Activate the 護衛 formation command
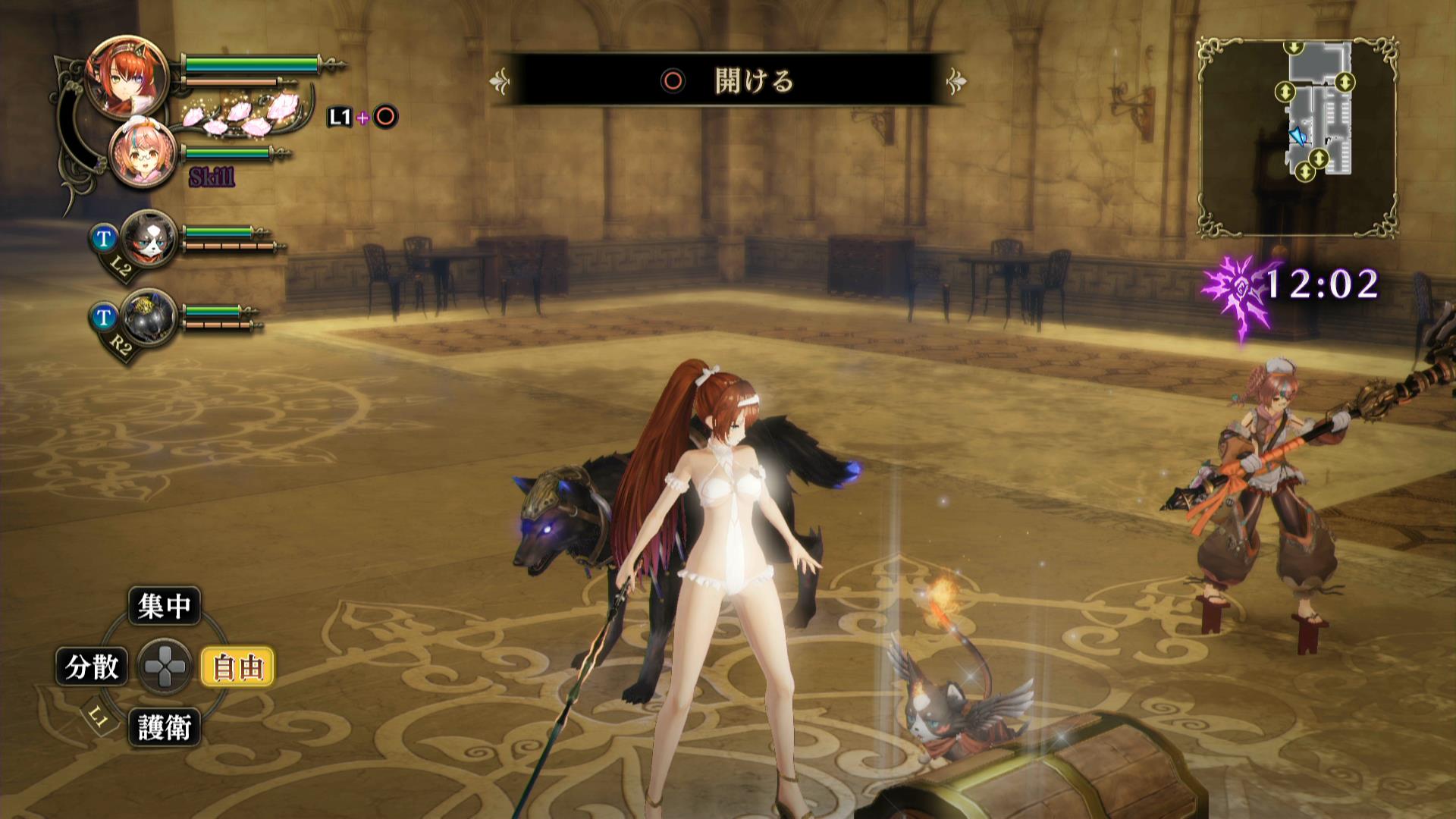This screenshot has width=1456, height=819. (164, 728)
